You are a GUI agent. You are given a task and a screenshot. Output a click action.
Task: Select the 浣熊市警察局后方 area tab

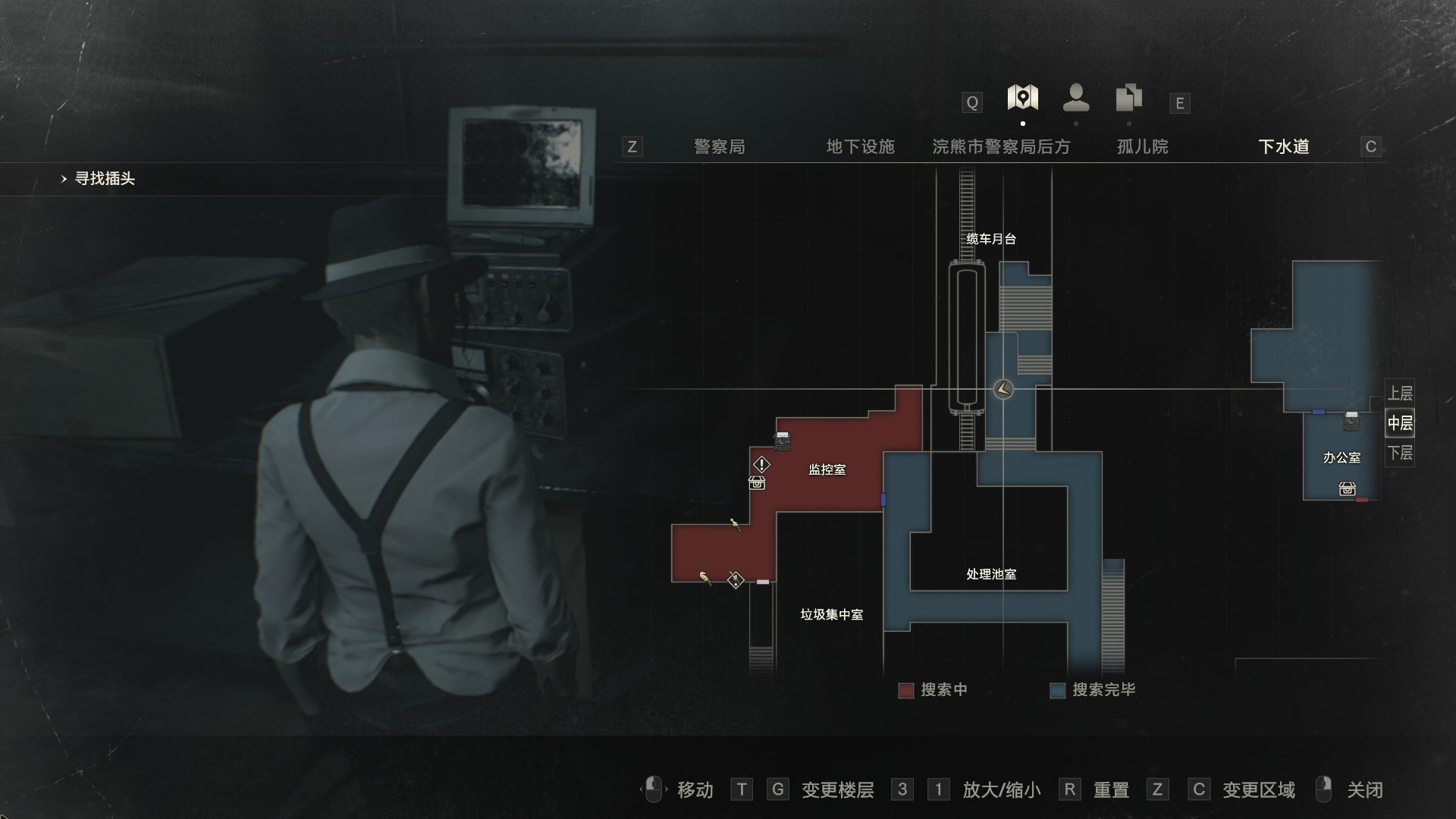tap(1001, 146)
